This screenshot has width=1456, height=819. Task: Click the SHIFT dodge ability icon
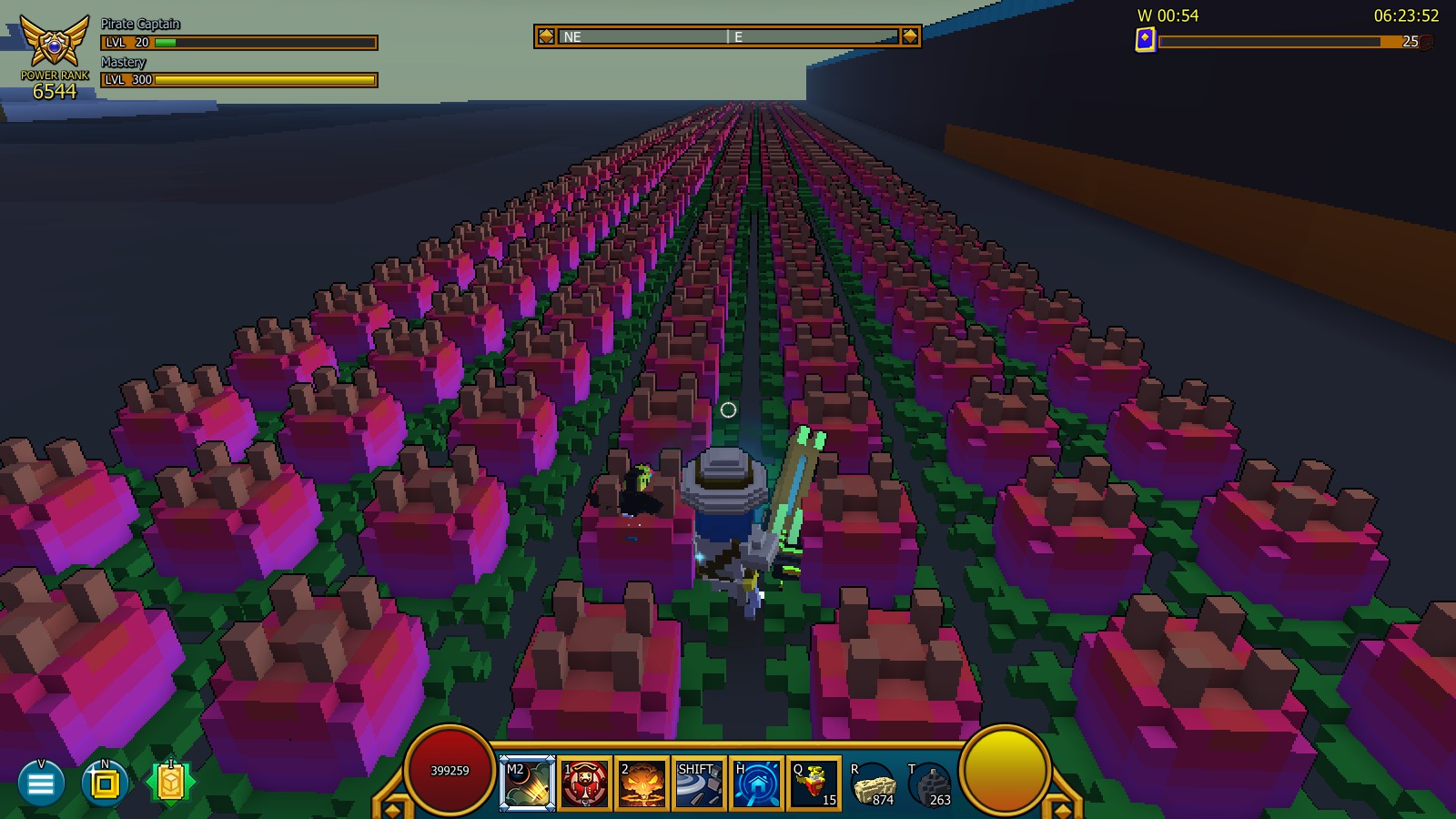700,783
